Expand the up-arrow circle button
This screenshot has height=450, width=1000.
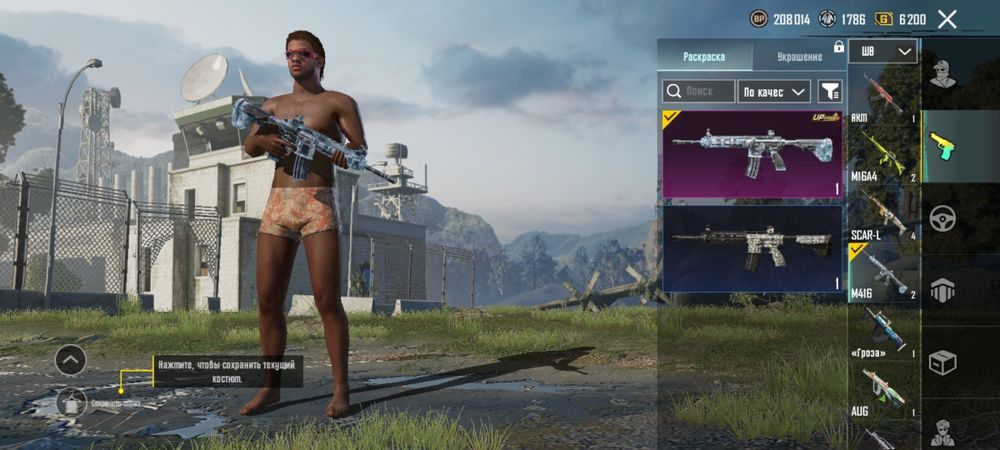click(70, 359)
